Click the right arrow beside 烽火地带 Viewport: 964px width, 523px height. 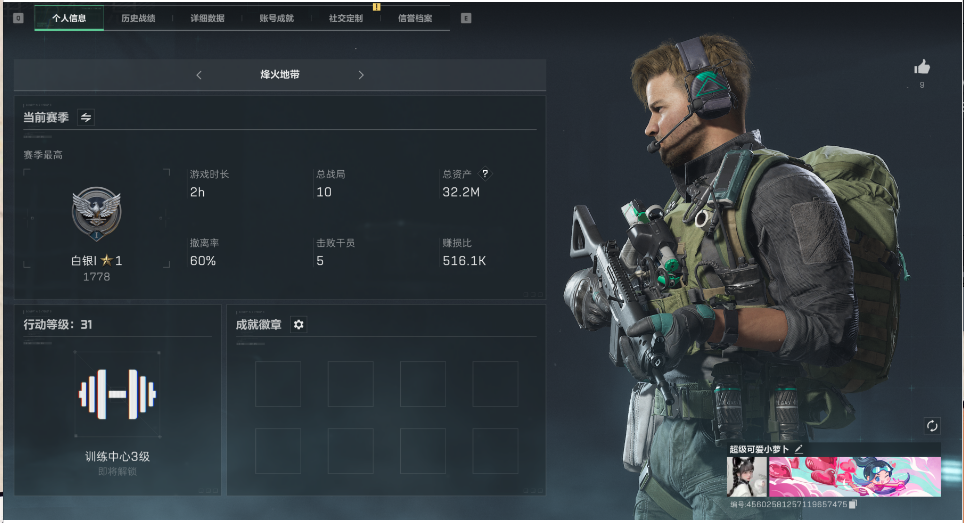coord(361,75)
